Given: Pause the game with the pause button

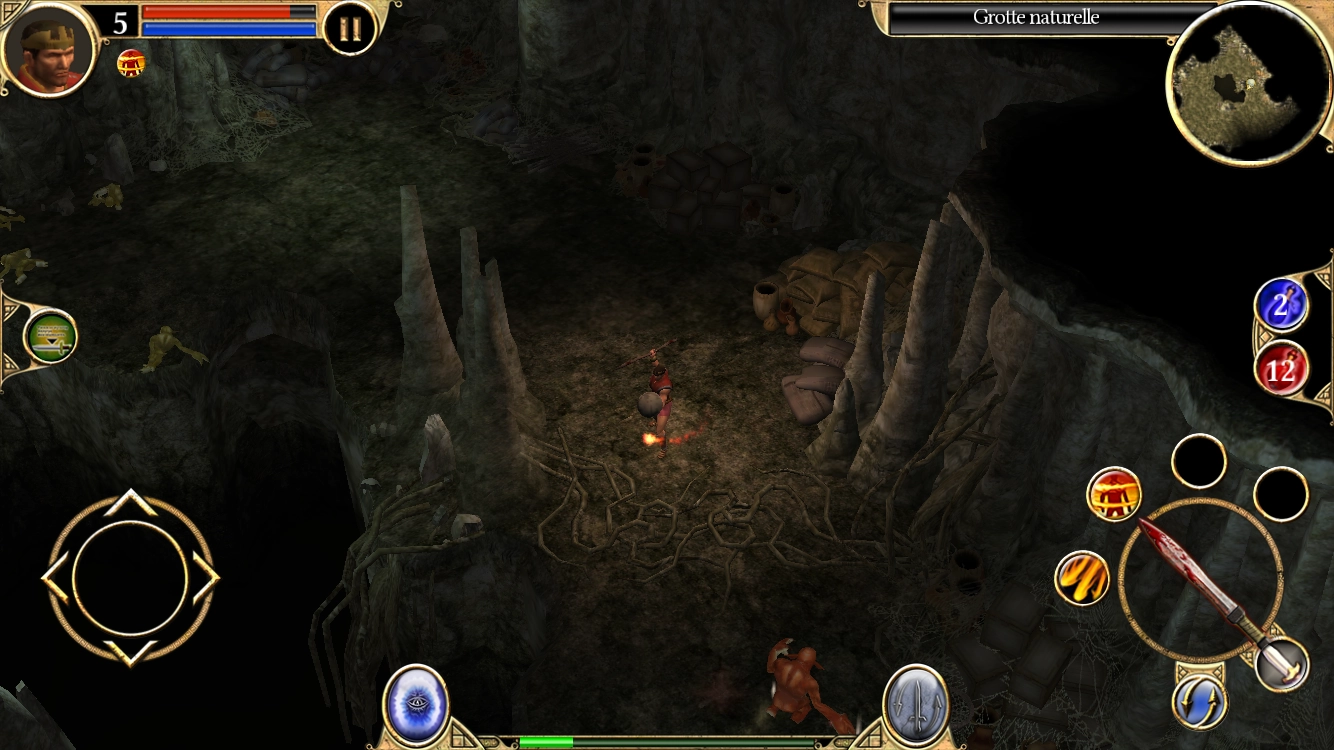Looking at the screenshot, I should click(x=350, y=28).
